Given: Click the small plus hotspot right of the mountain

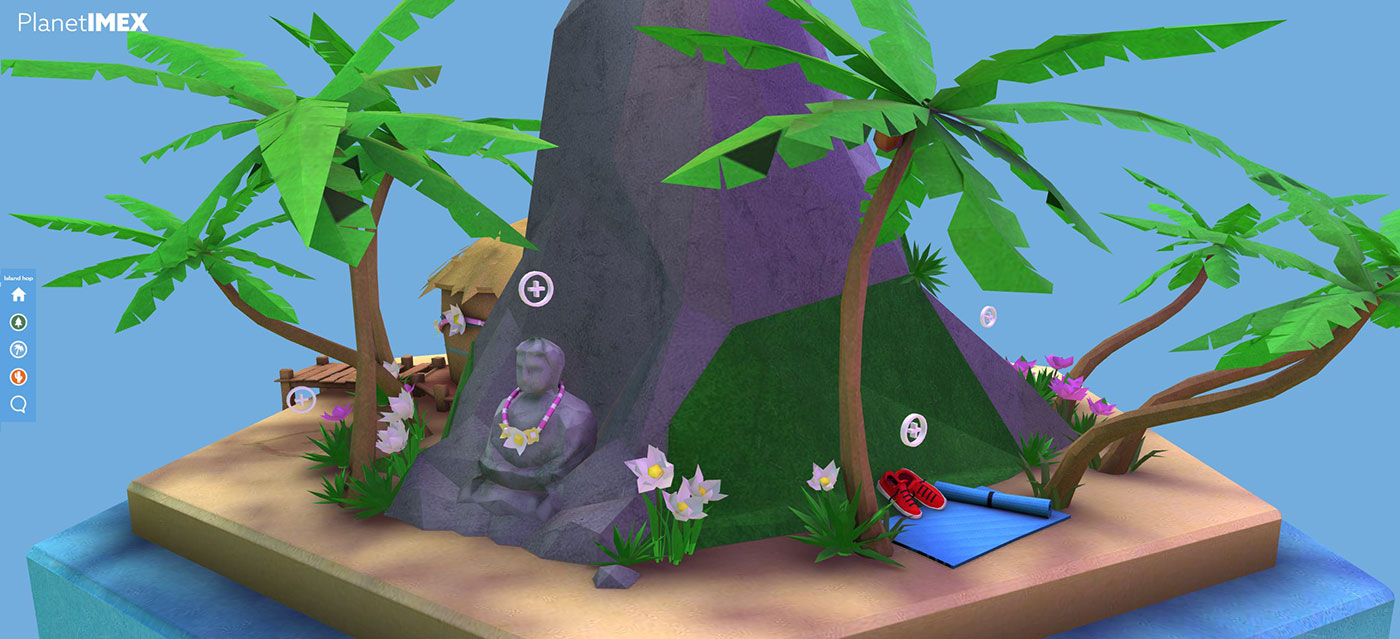Looking at the screenshot, I should (988, 316).
